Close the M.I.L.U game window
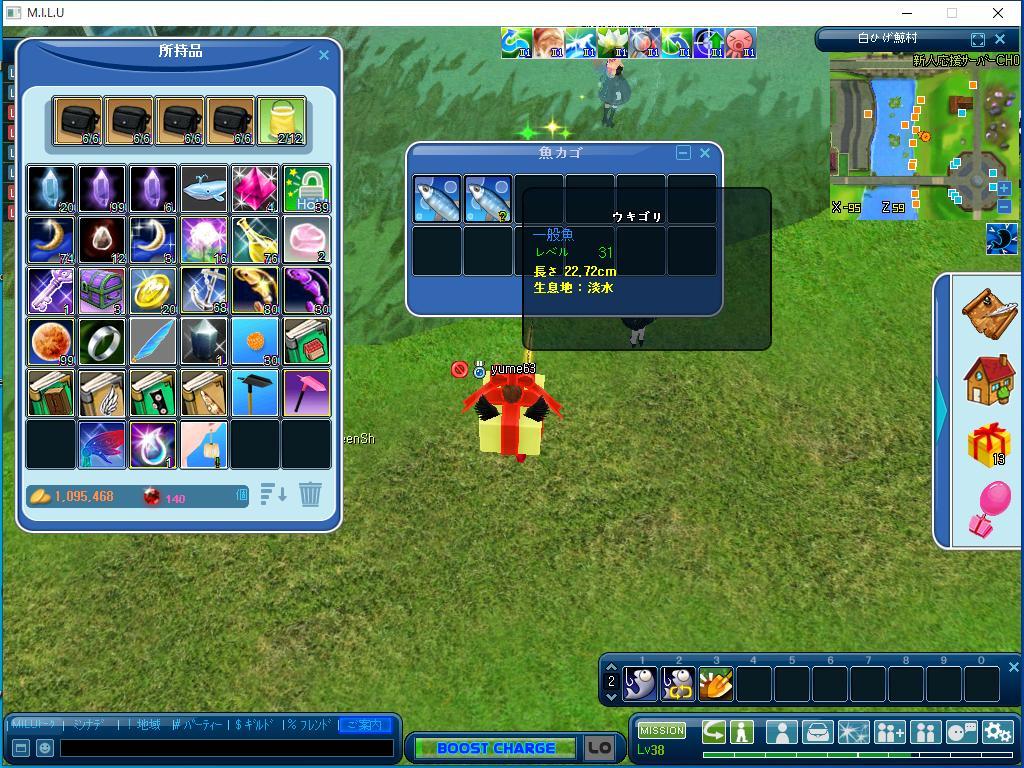The width and height of the screenshot is (1024, 768). coord(997,13)
